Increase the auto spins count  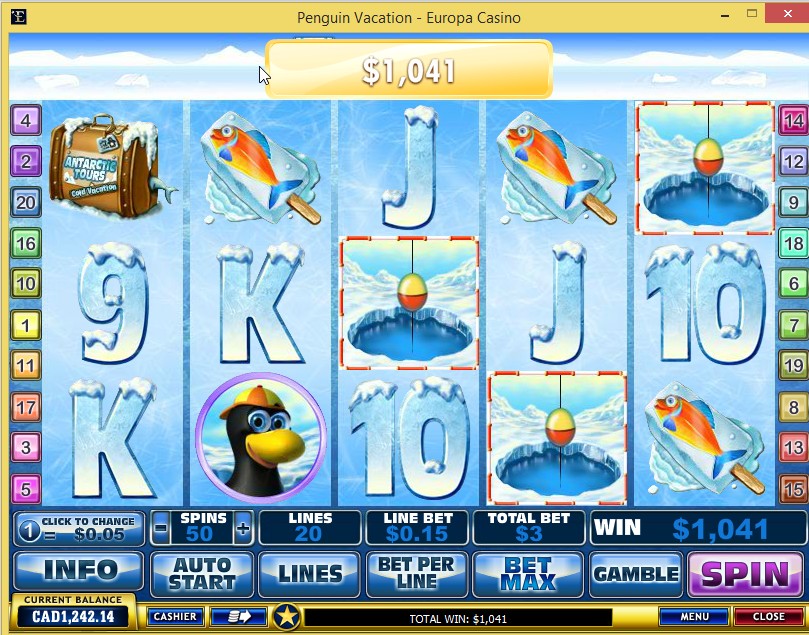tap(242, 527)
